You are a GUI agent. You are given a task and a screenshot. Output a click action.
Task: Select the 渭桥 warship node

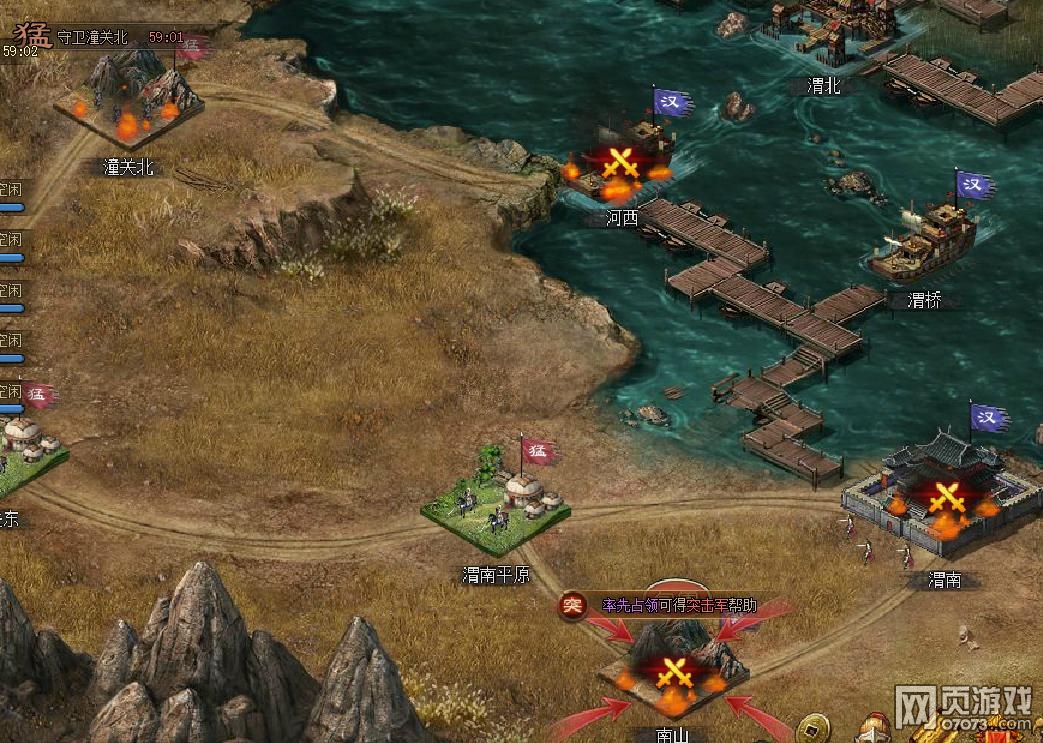[x=921, y=242]
